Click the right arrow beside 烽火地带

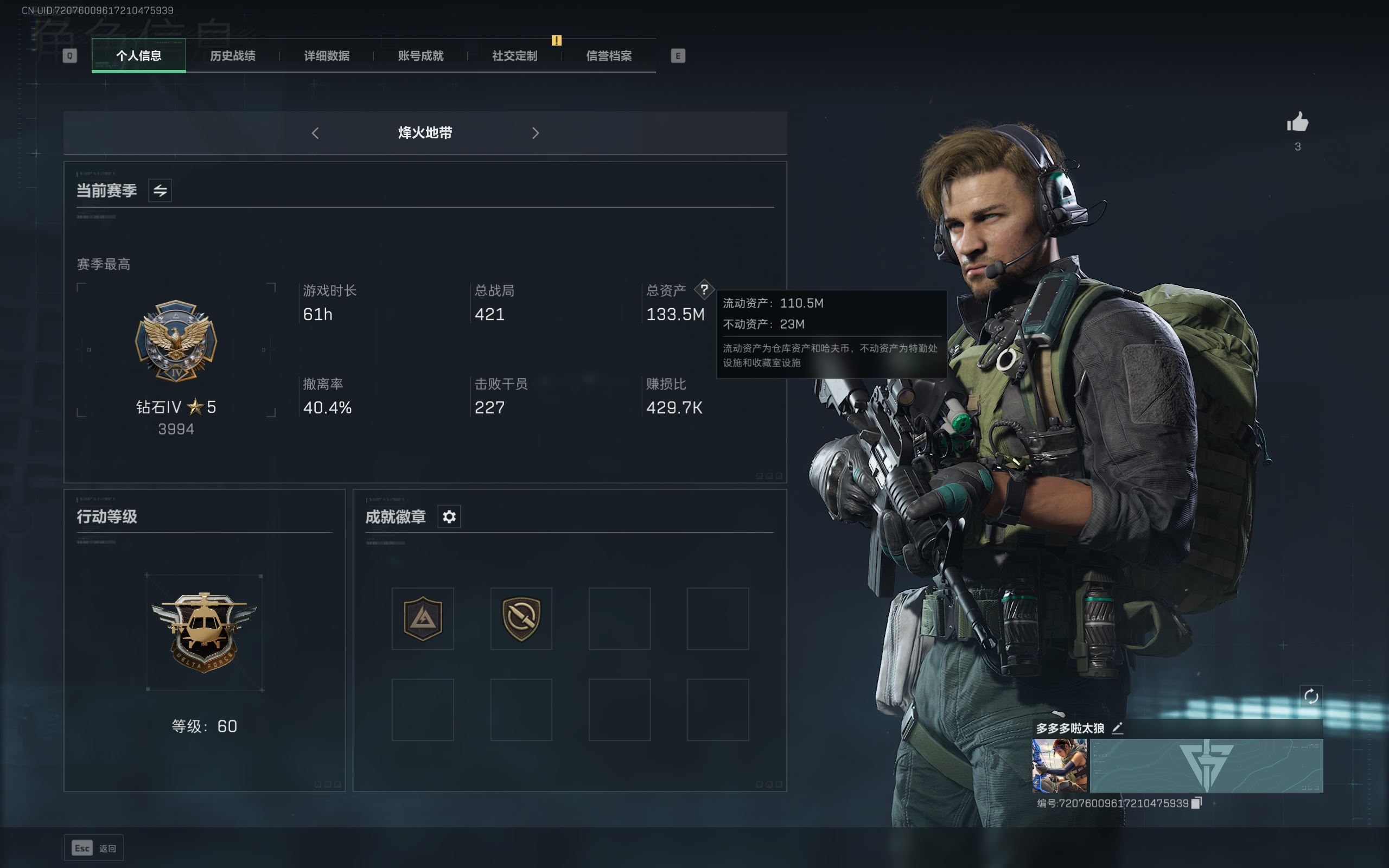pos(536,133)
